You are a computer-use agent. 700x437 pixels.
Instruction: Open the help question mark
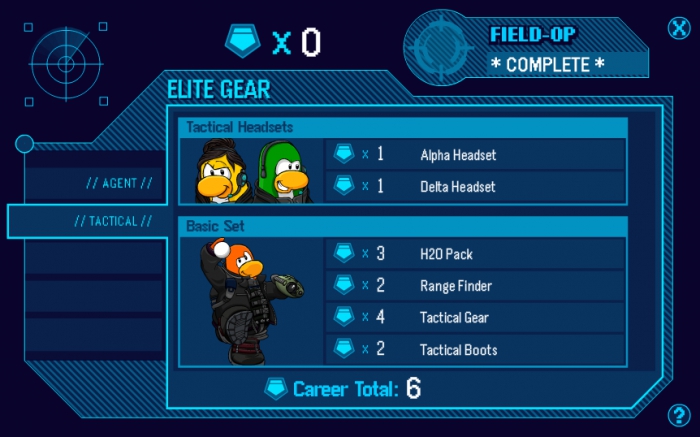(677, 414)
